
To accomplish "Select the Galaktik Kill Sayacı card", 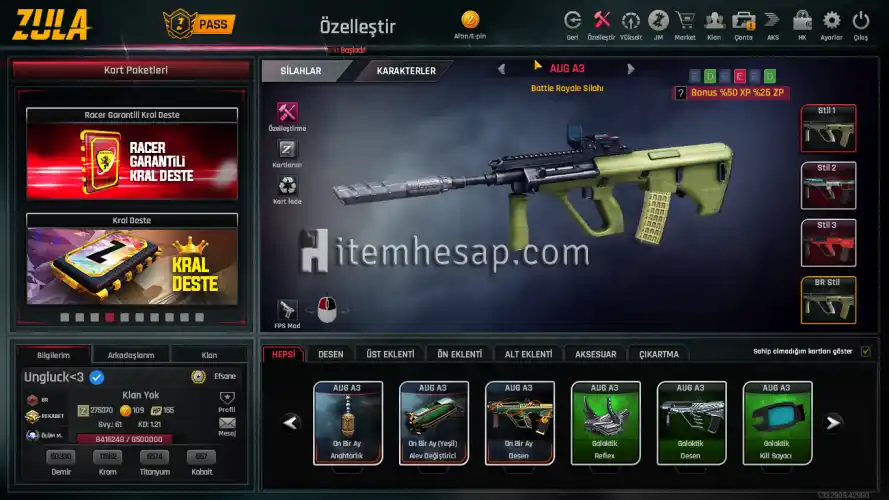I will coord(777,422).
